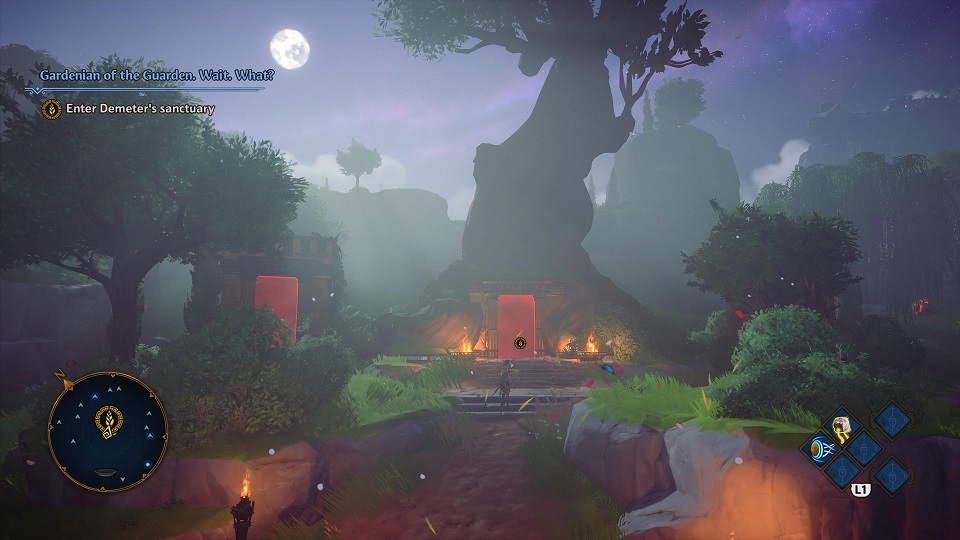Click the golden wheat quest marker on compass
This screenshot has width=960, height=540.
106,420
